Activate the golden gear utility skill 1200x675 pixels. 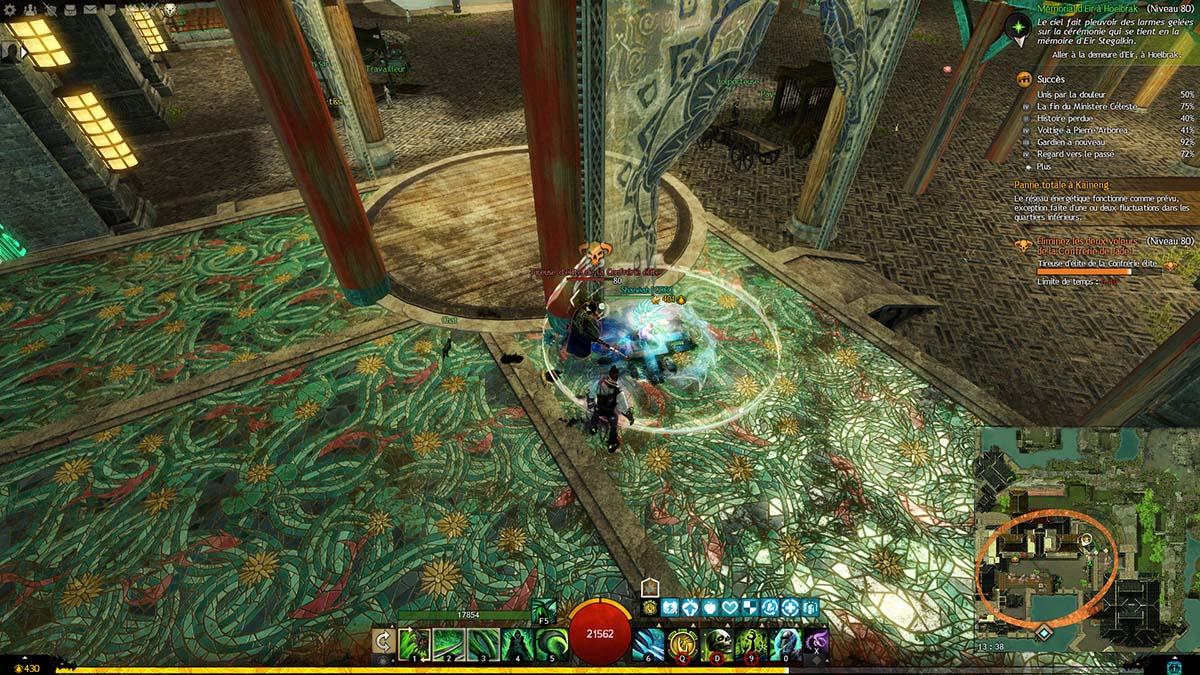684,642
